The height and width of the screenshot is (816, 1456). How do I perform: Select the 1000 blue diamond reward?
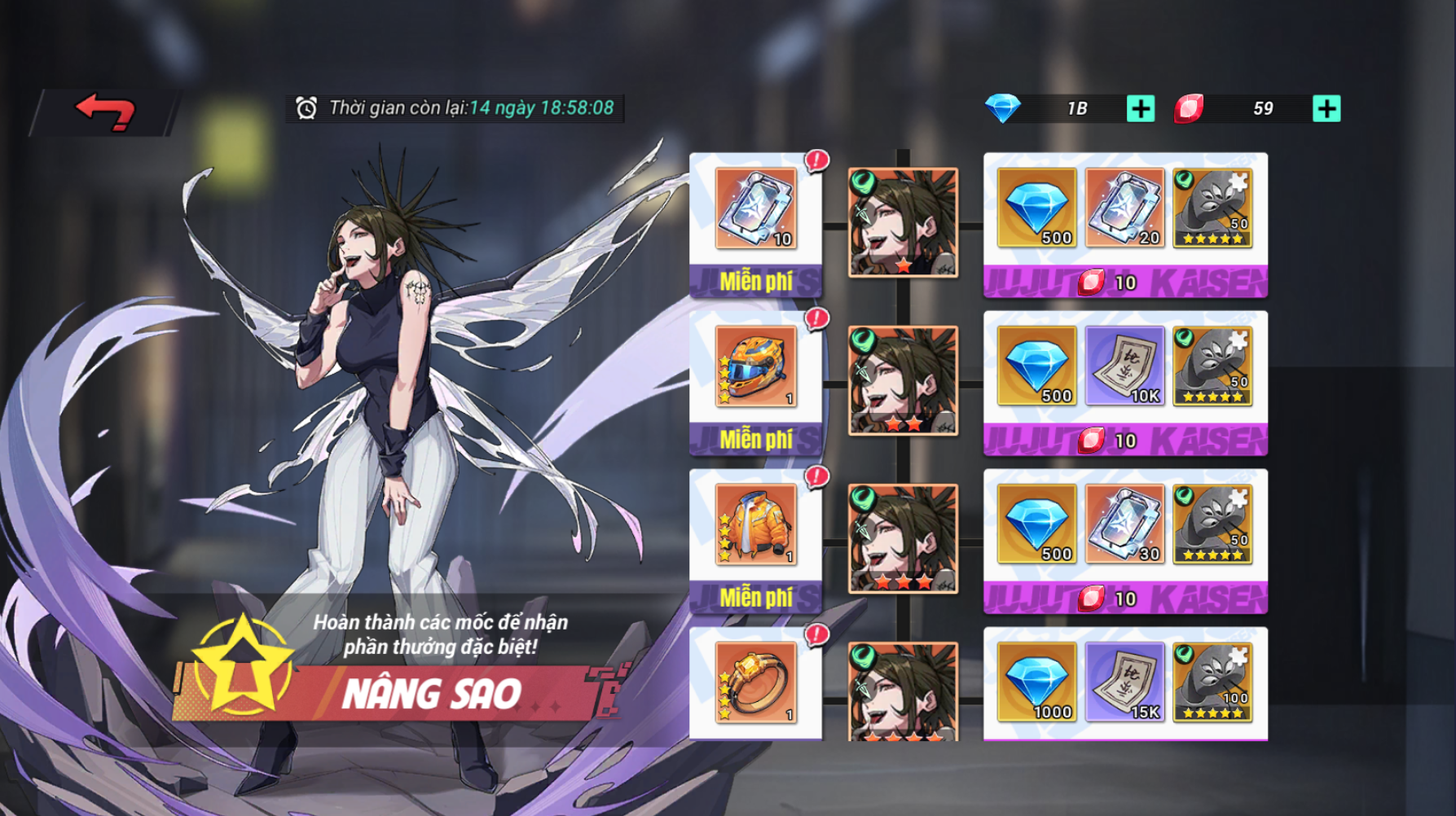coord(1036,682)
